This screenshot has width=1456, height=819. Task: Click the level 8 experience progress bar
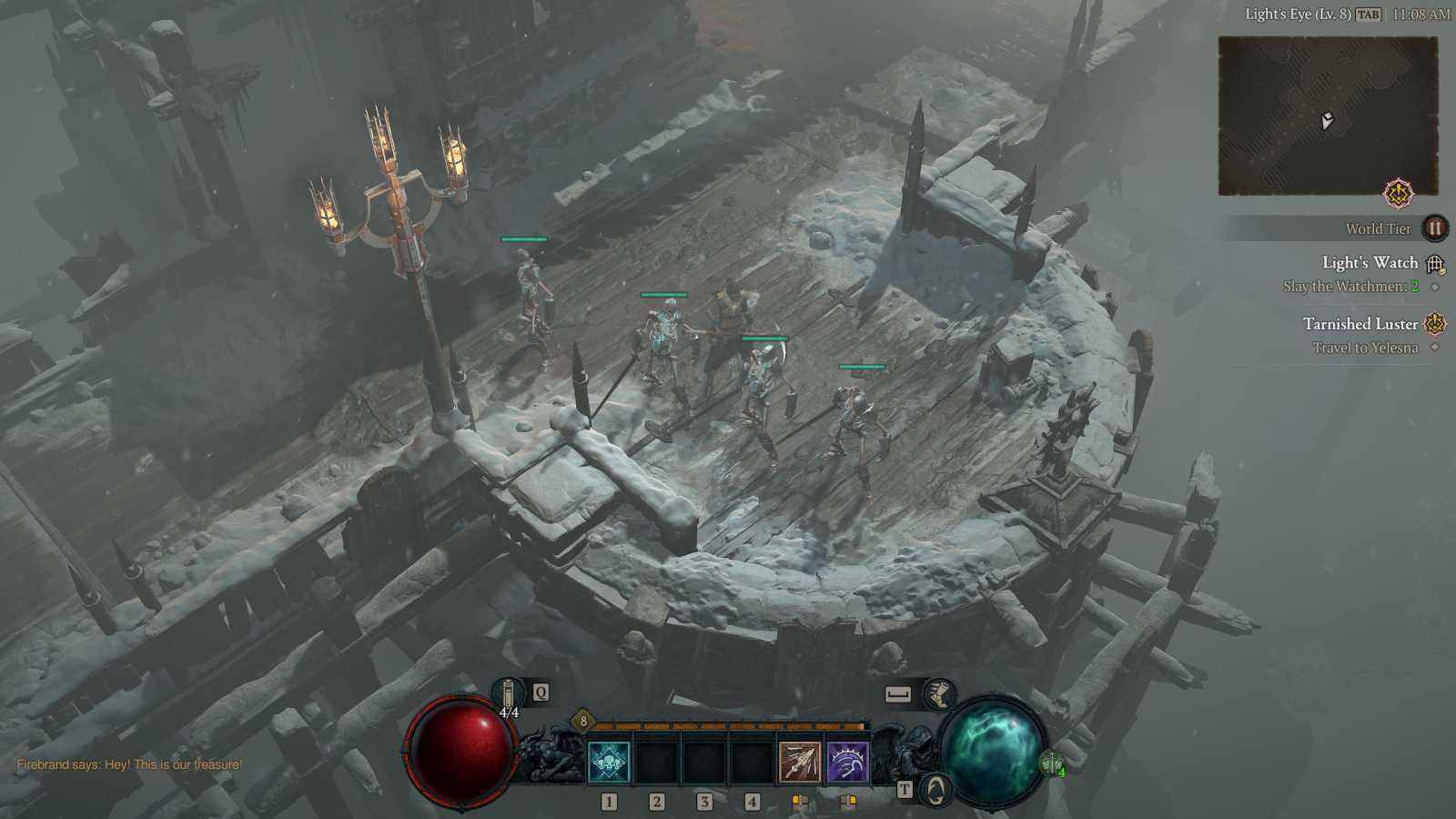(x=728, y=726)
